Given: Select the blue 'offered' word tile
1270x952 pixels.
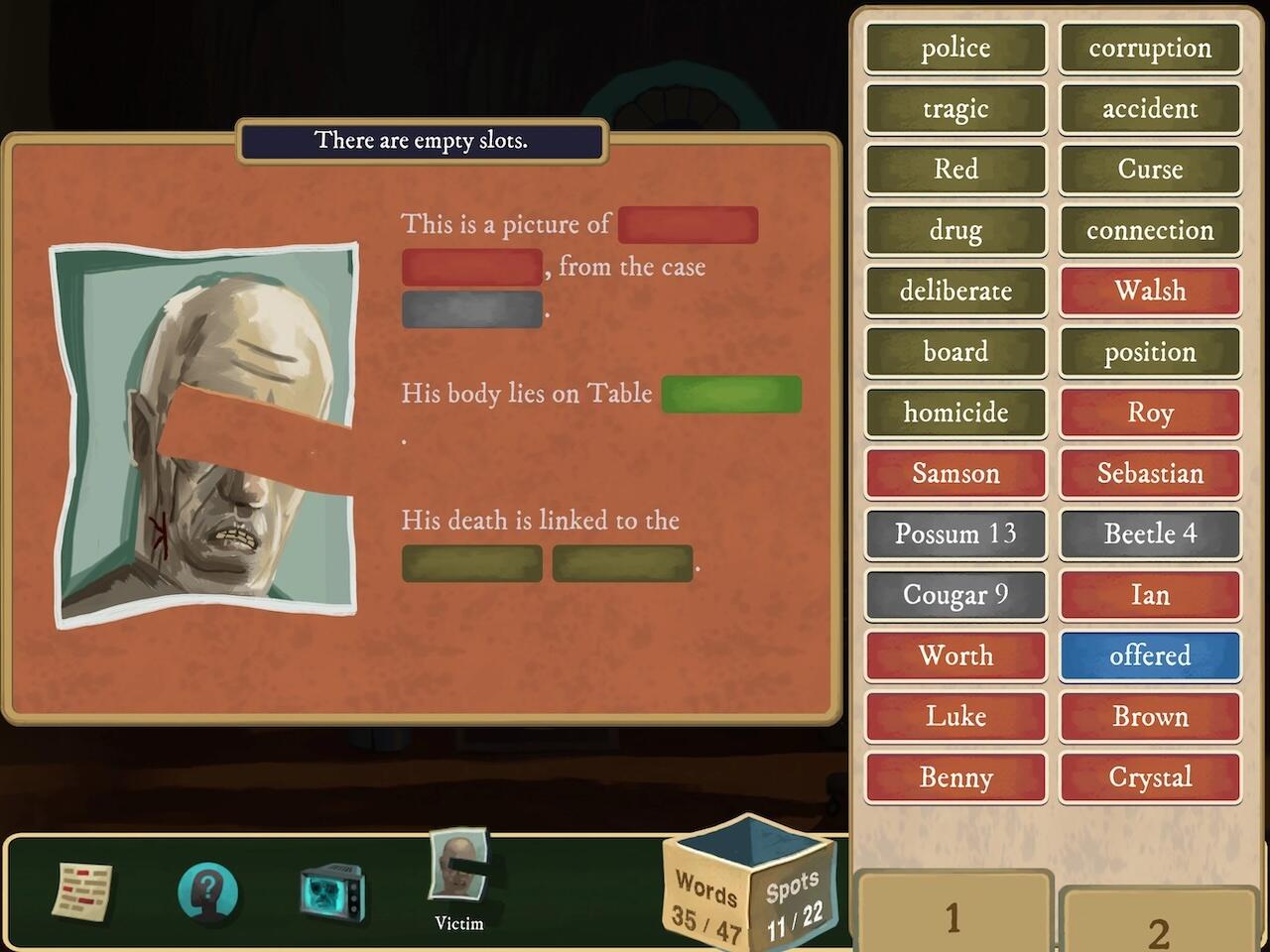Looking at the screenshot, I should [x=1150, y=655].
